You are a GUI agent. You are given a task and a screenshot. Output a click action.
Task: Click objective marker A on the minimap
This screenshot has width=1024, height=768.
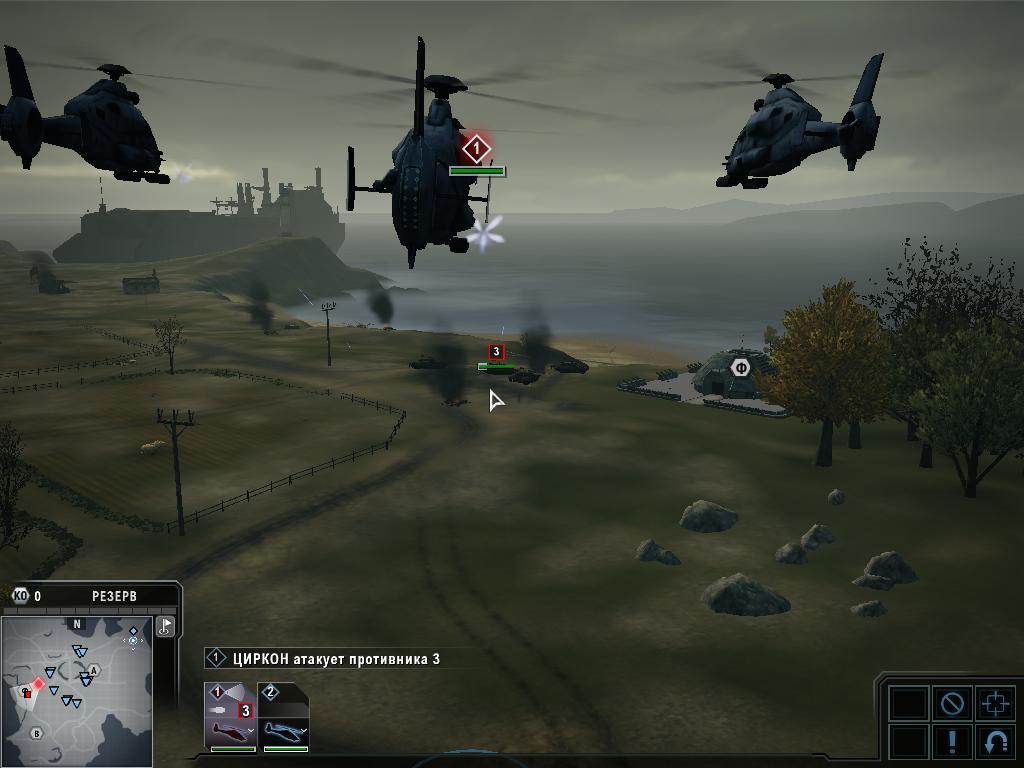[x=94, y=670]
